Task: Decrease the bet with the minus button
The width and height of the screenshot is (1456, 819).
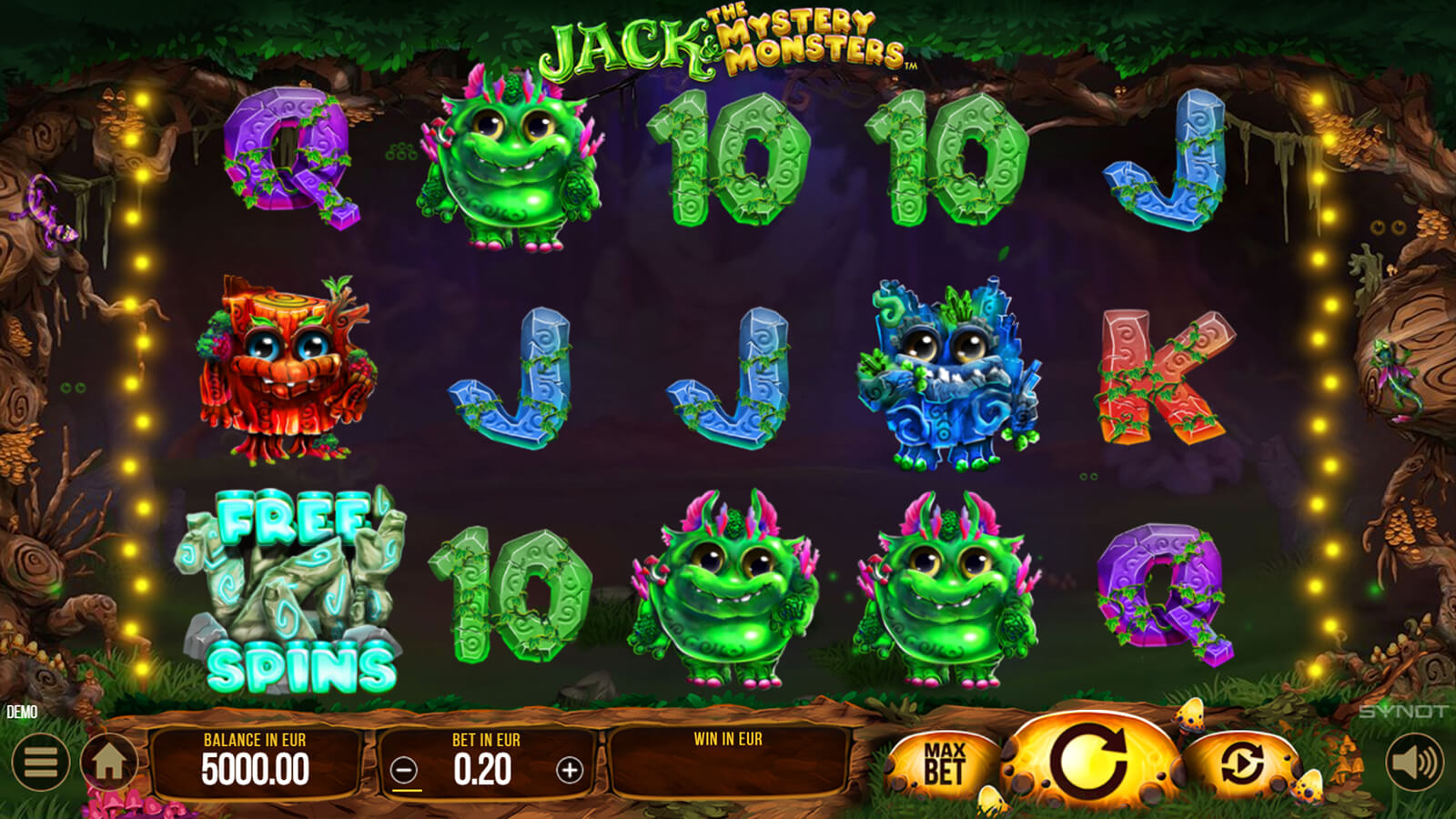Action: click(x=404, y=771)
